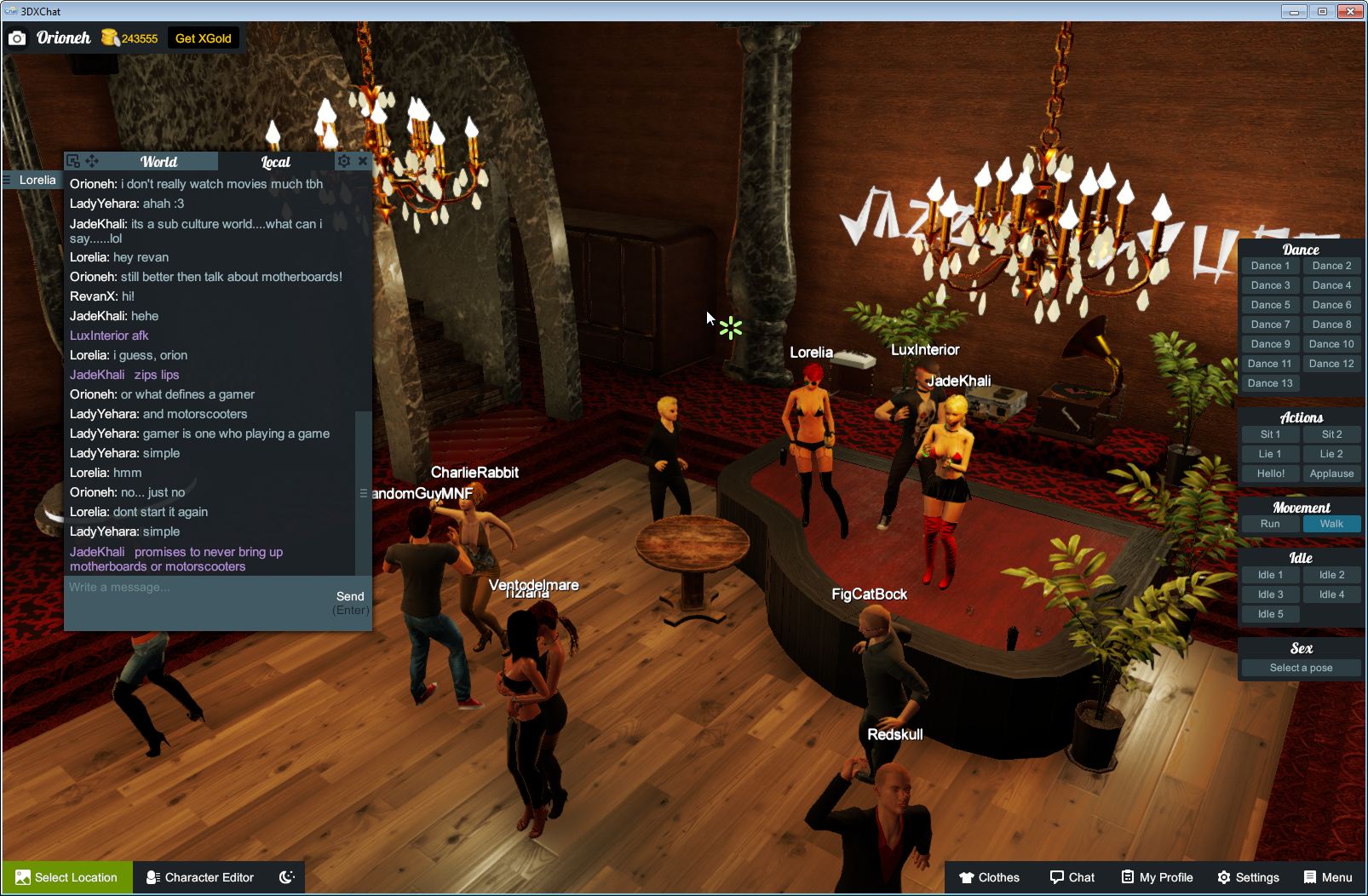Enable Run movement mode
This screenshot has height=896, width=1368.
1270,524
